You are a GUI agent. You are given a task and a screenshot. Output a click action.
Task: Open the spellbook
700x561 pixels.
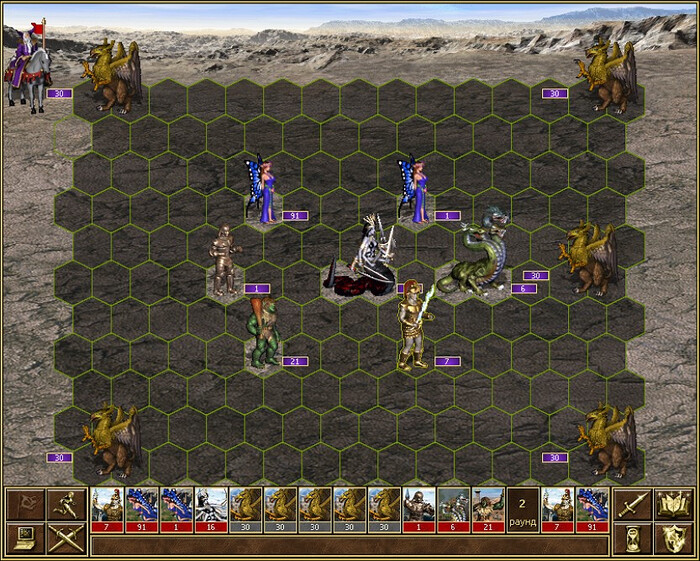672,504
